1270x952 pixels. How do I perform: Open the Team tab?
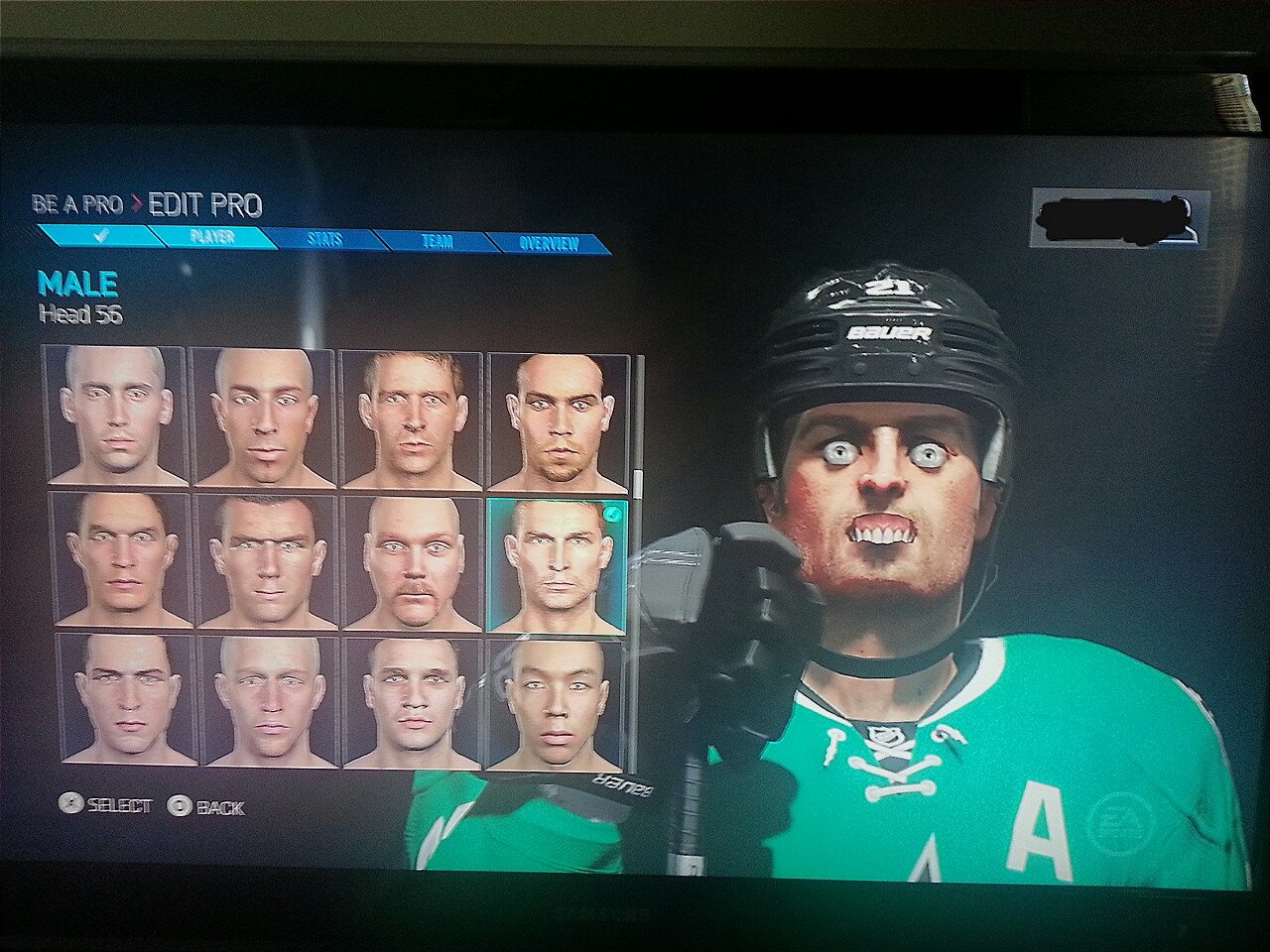click(x=437, y=241)
